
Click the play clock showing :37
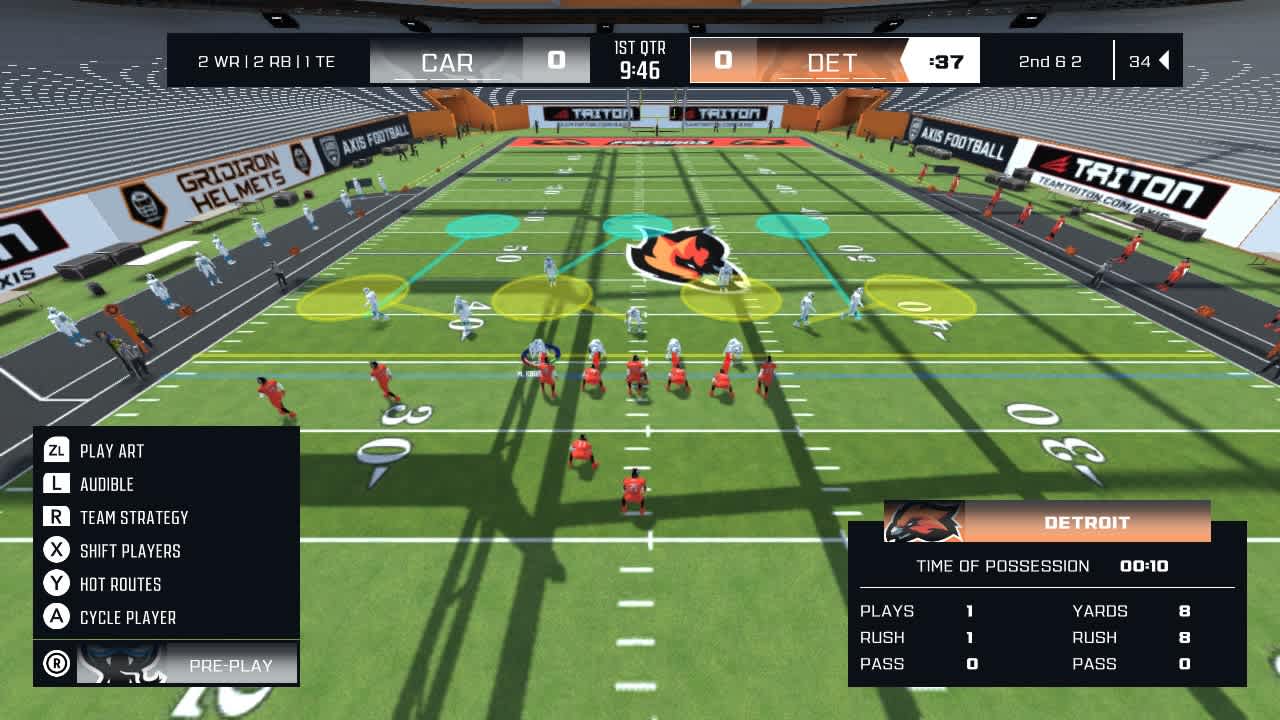(x=944, y=61)
